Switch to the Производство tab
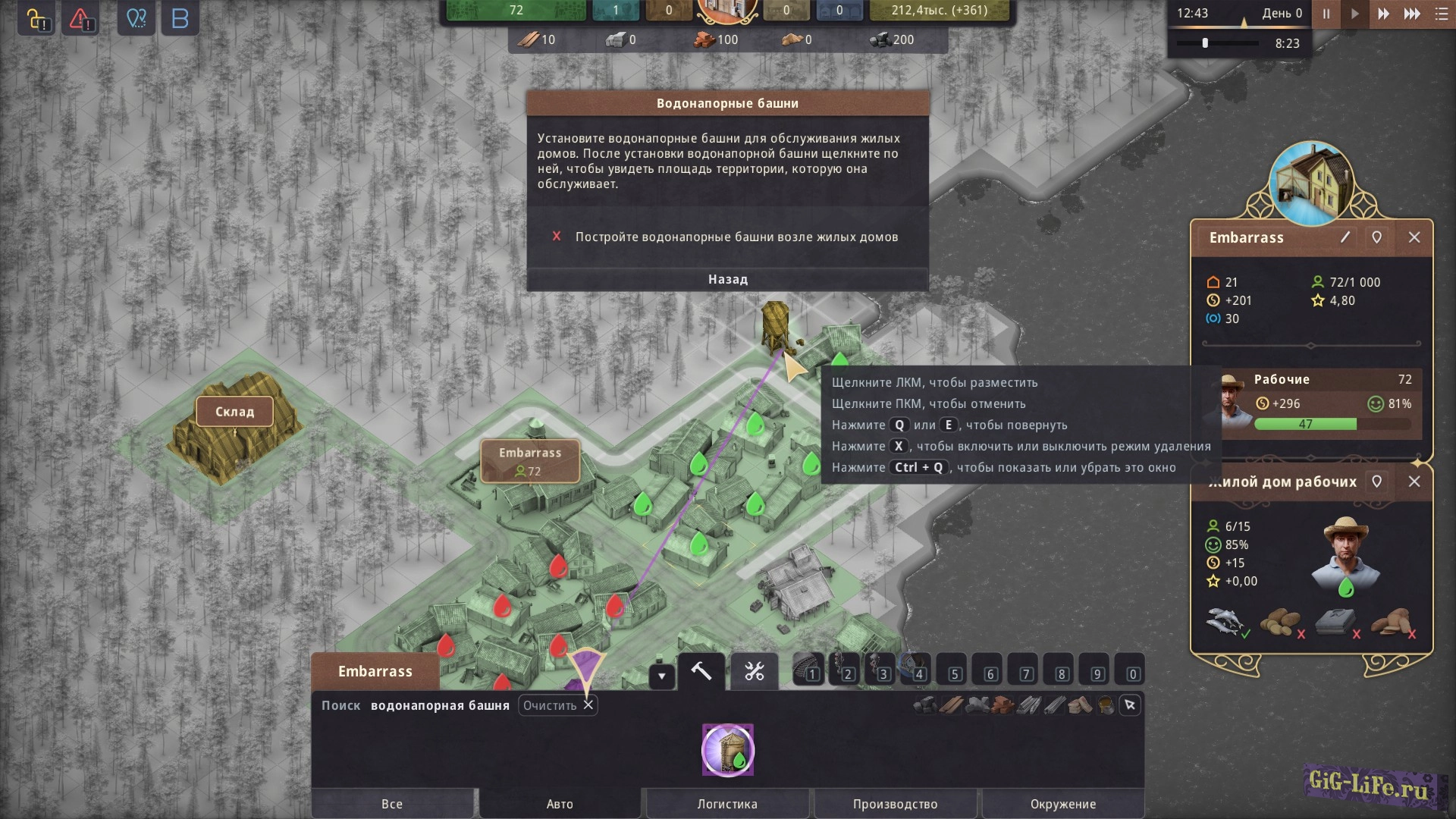1456x819 pixels. pos(895,804)
